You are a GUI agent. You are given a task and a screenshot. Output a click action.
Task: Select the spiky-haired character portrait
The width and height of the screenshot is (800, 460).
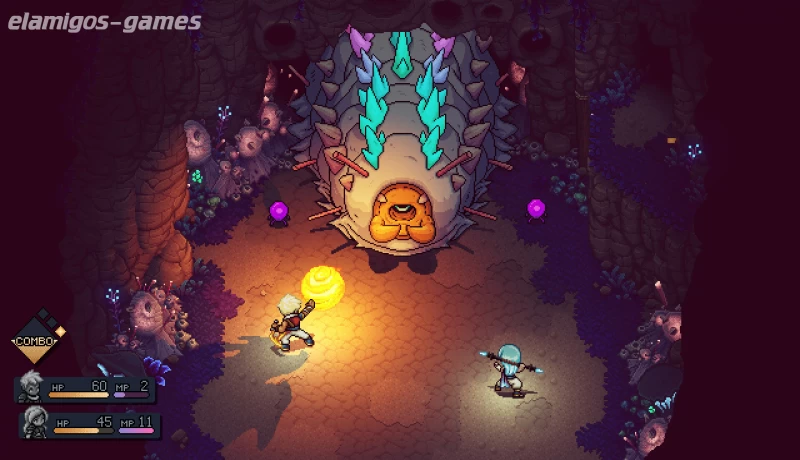[x=31, y=385]
